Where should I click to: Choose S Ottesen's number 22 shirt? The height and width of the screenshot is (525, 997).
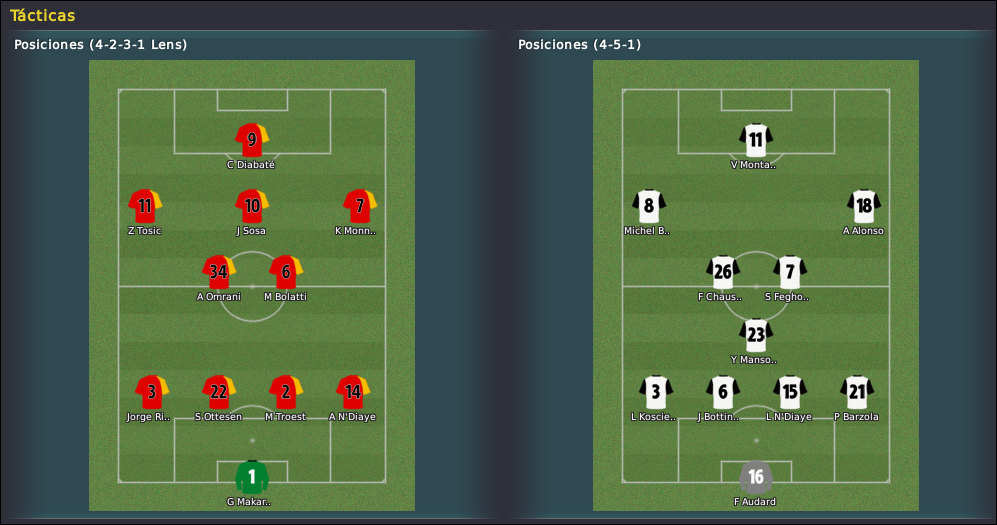tap(219, 392)
